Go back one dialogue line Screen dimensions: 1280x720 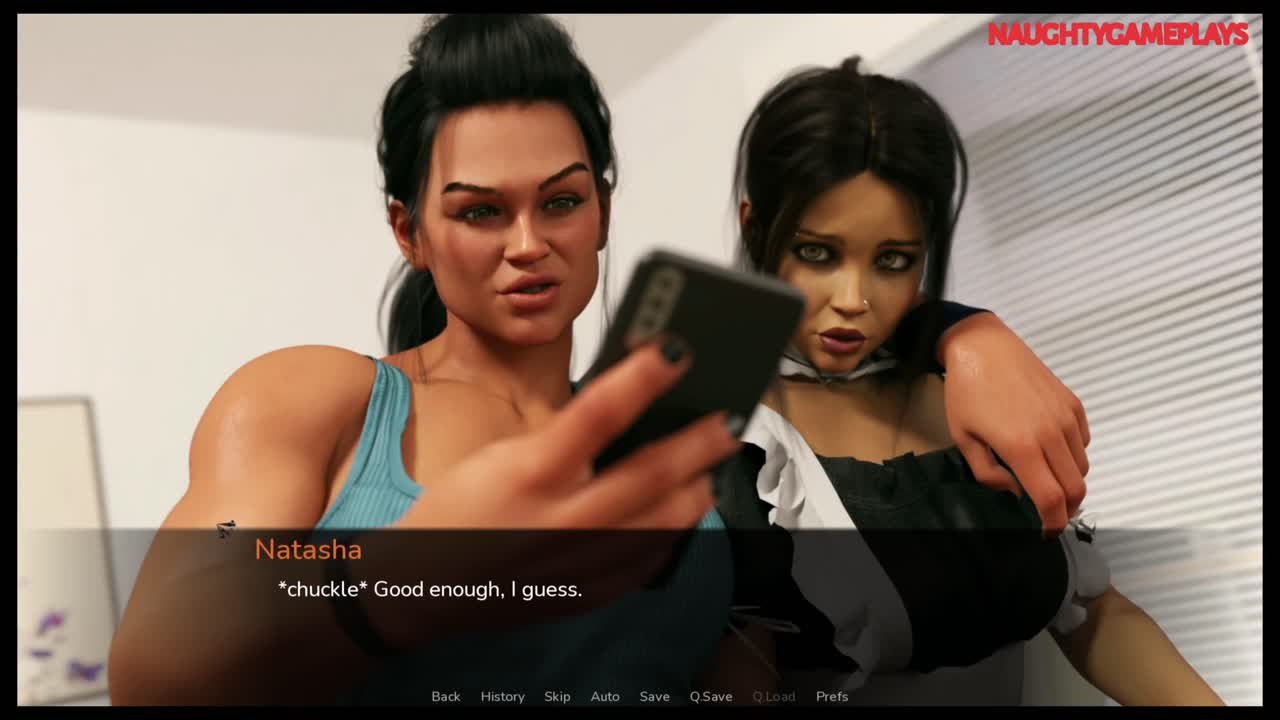tap(446, 696)
